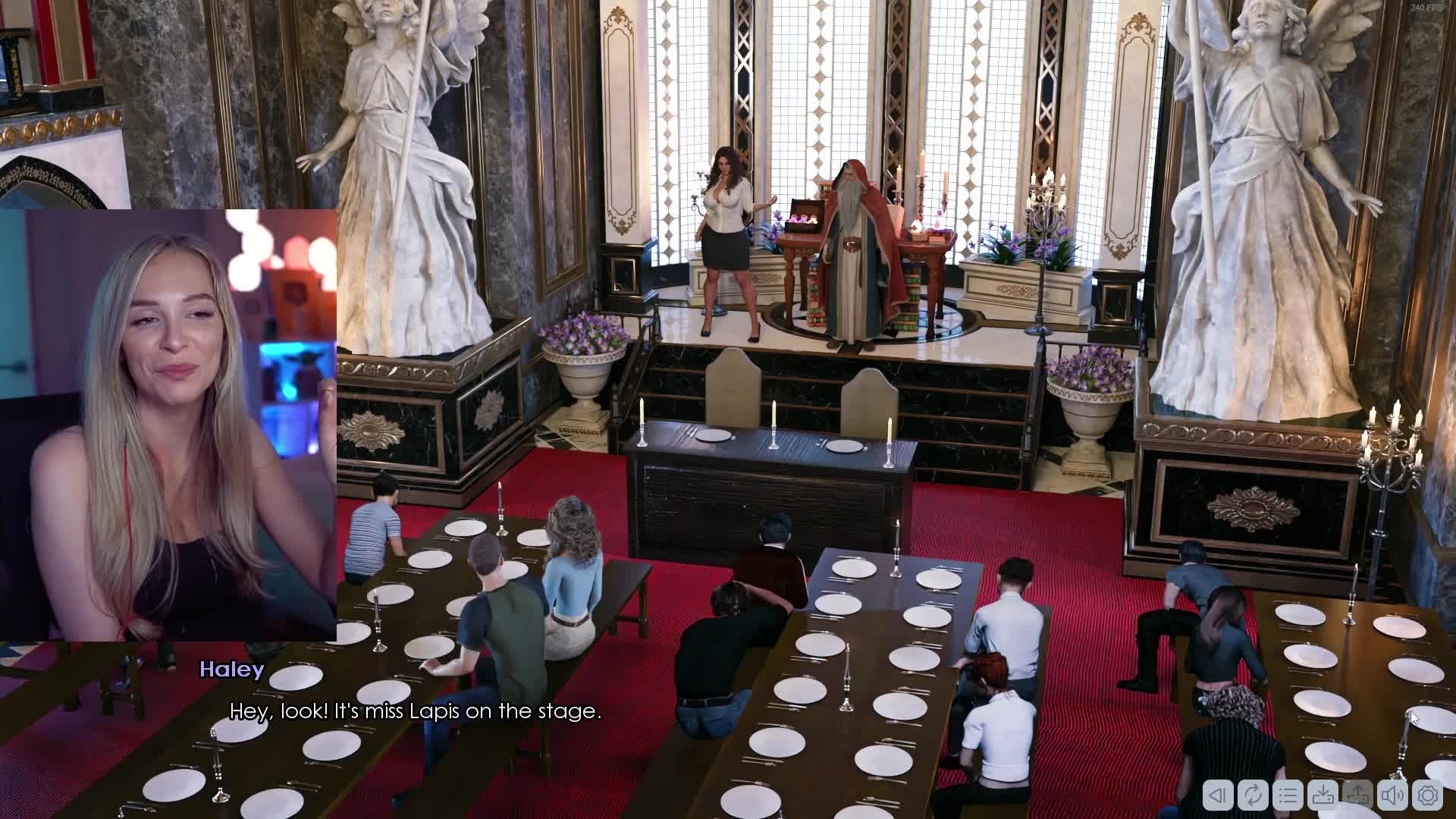Toggle the speaker sound button
The image size is (1456, 819).
coord(1393,795)
